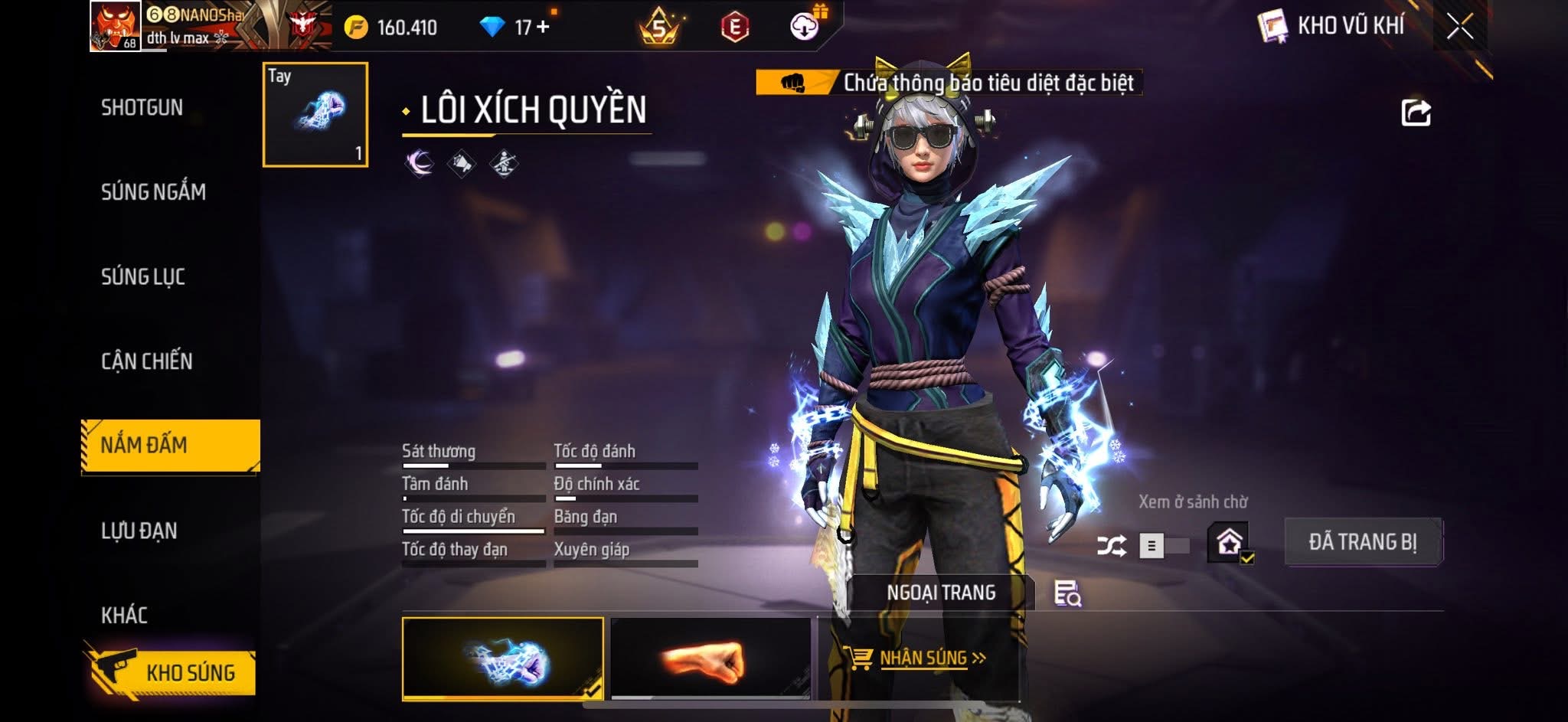Open the SÚNG NGẮM category

[x=153, y=192]
